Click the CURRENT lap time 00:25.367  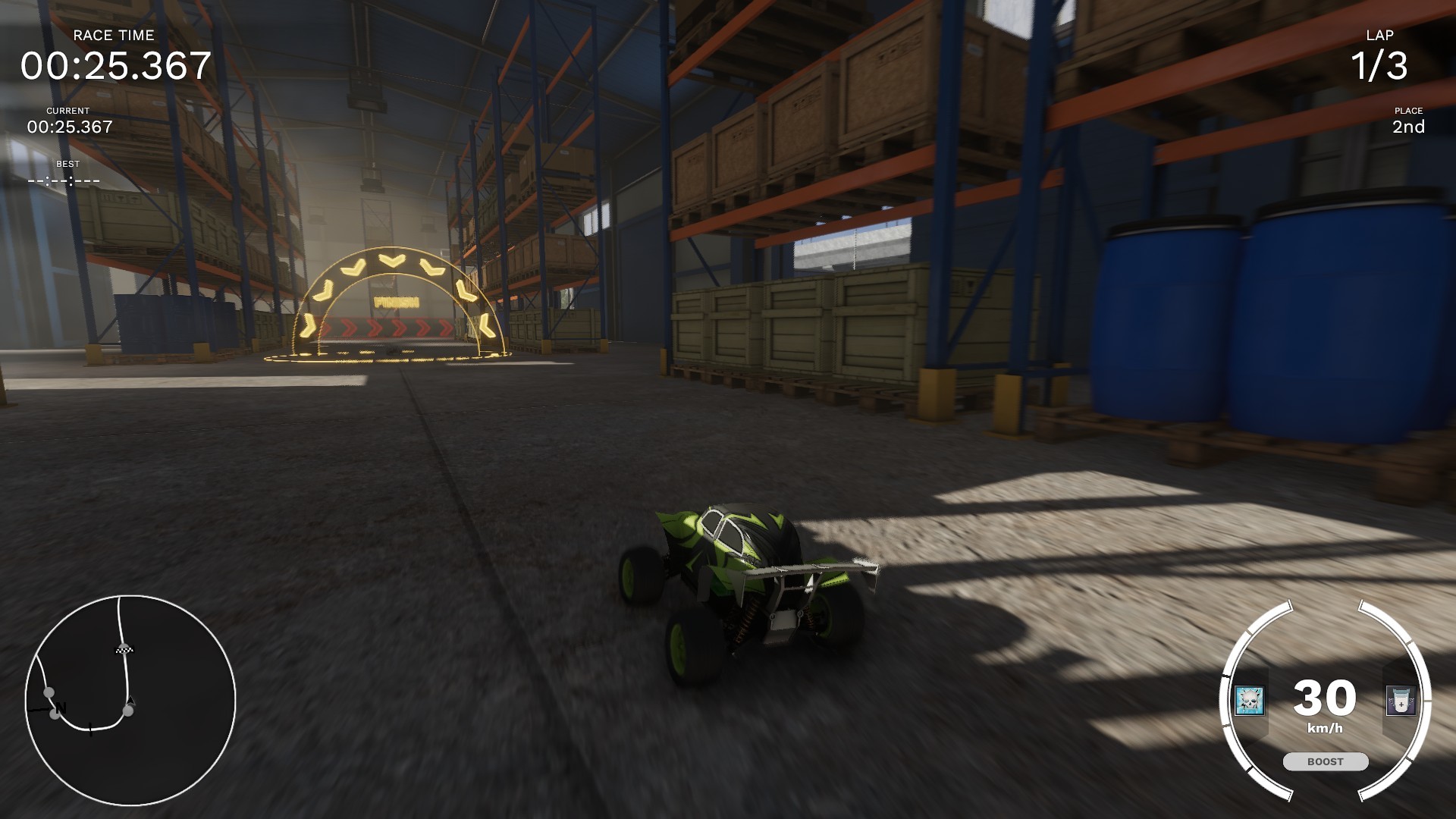(71, 127)
